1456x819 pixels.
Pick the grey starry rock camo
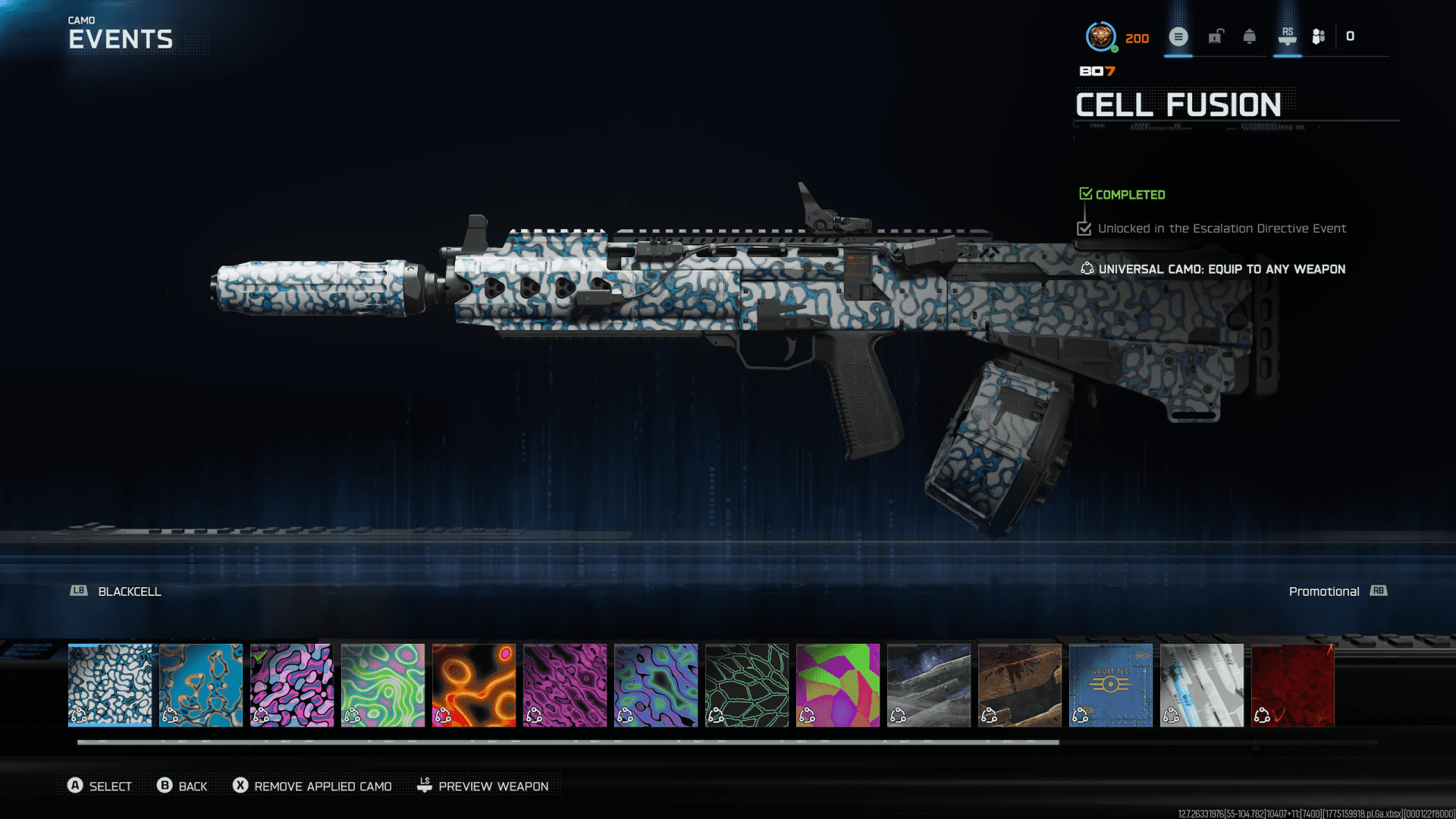tap(929, 685)
